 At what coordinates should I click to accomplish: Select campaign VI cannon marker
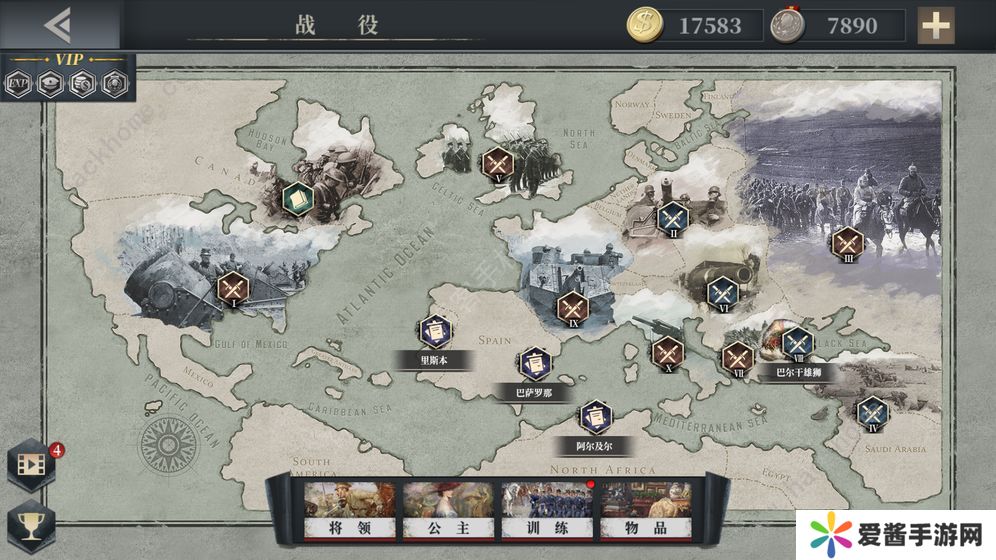721,292
